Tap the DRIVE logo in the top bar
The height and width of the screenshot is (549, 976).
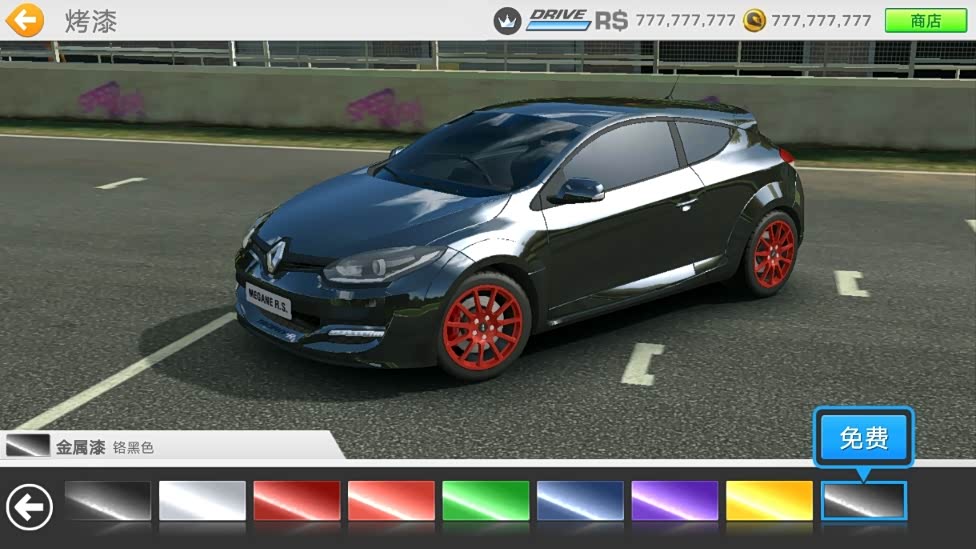coord(558,20)
